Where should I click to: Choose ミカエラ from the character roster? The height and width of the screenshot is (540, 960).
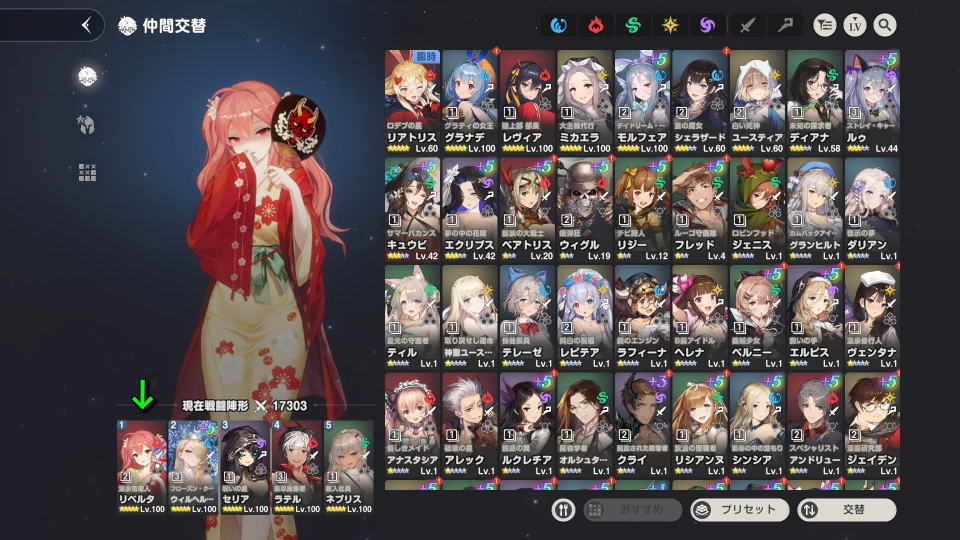point(585,101)
